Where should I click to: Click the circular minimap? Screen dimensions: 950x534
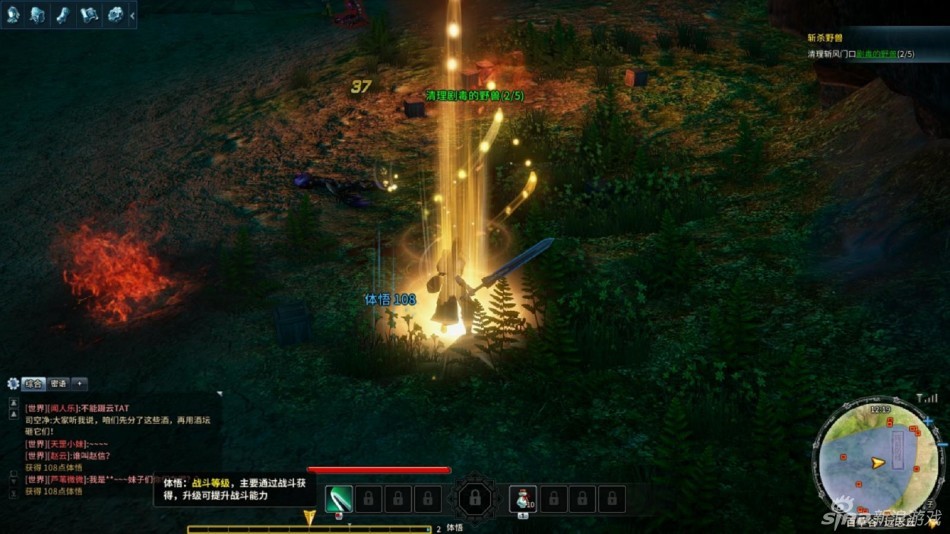[x=877, y=461]
